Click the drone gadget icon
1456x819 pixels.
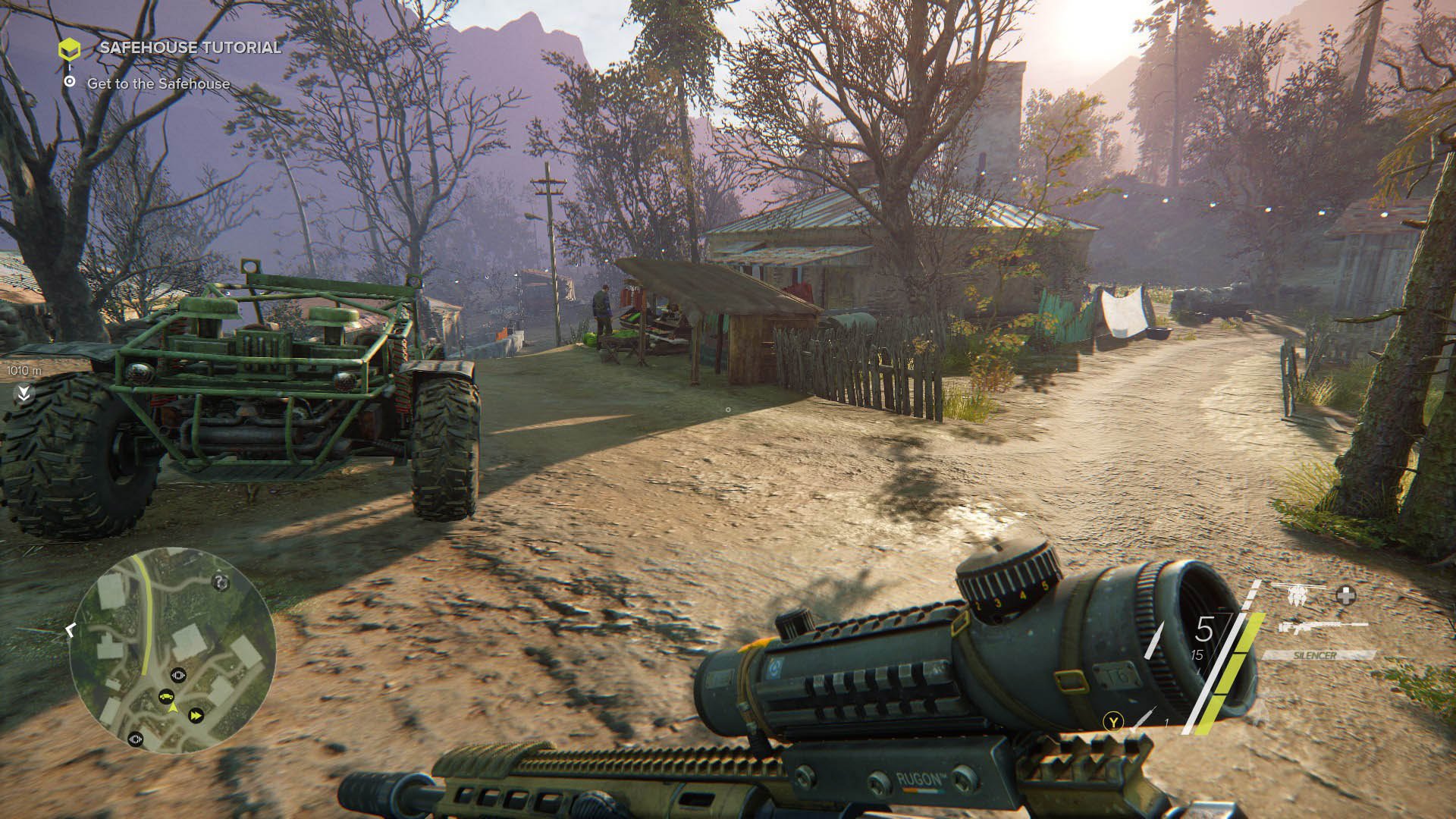coord(1298,594)
